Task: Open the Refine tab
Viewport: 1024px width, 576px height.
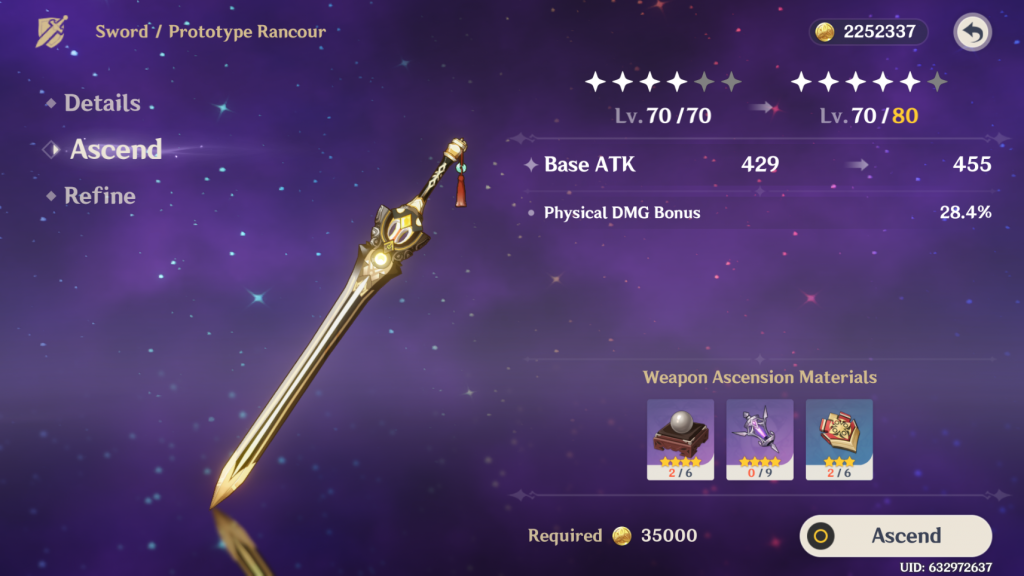Action: pyautogui.click(x=99, y=196)
